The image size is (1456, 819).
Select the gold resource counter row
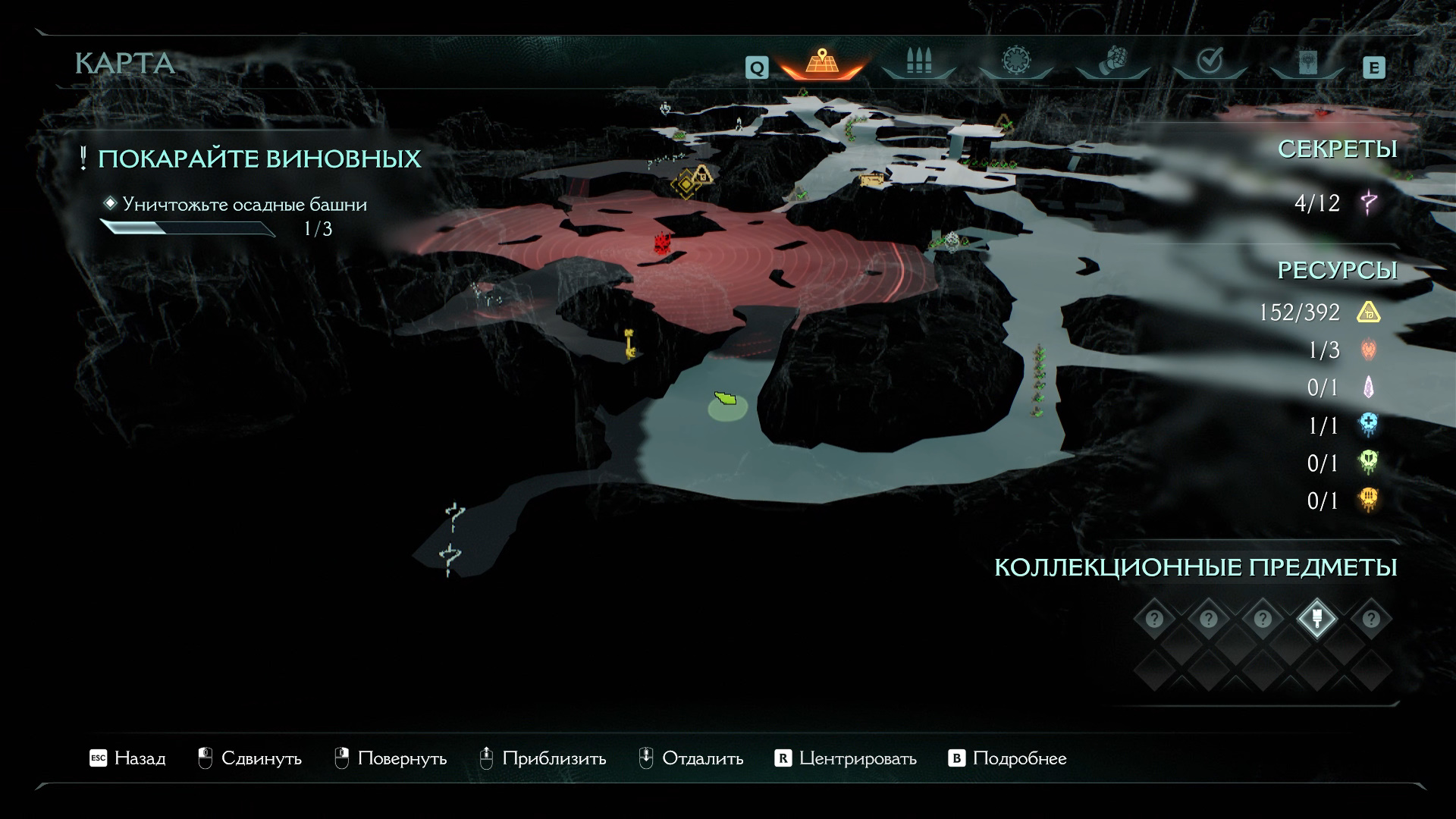coord(1319,312)
